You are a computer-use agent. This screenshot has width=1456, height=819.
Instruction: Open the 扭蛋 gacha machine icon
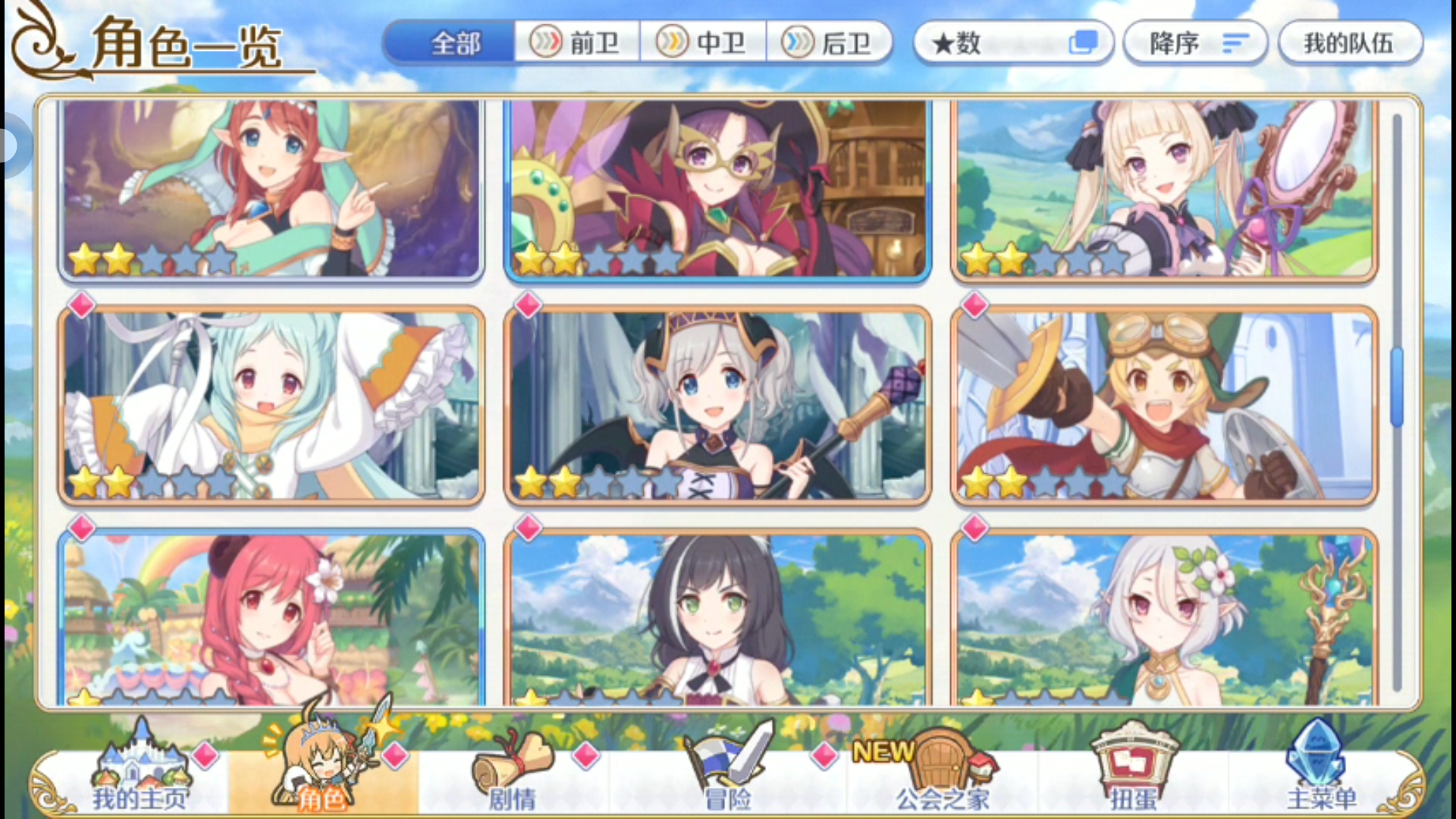[x=1130, y=766]
